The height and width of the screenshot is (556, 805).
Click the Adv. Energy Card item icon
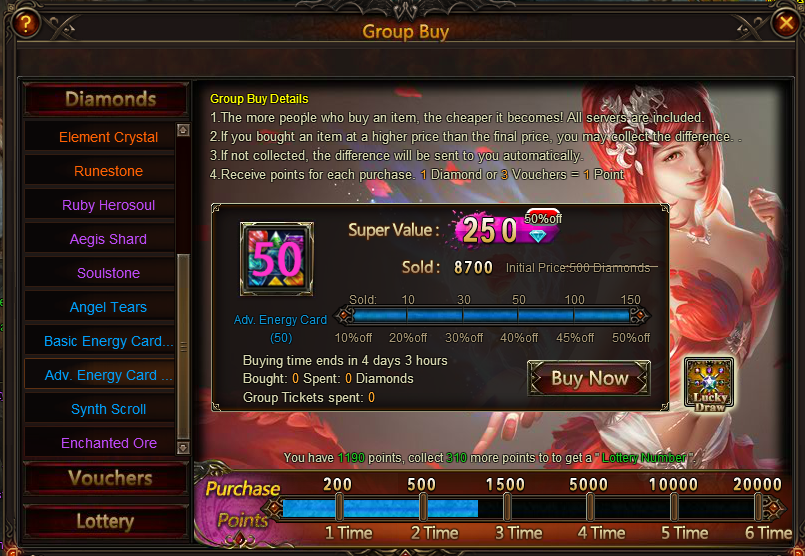click(276, 259)
